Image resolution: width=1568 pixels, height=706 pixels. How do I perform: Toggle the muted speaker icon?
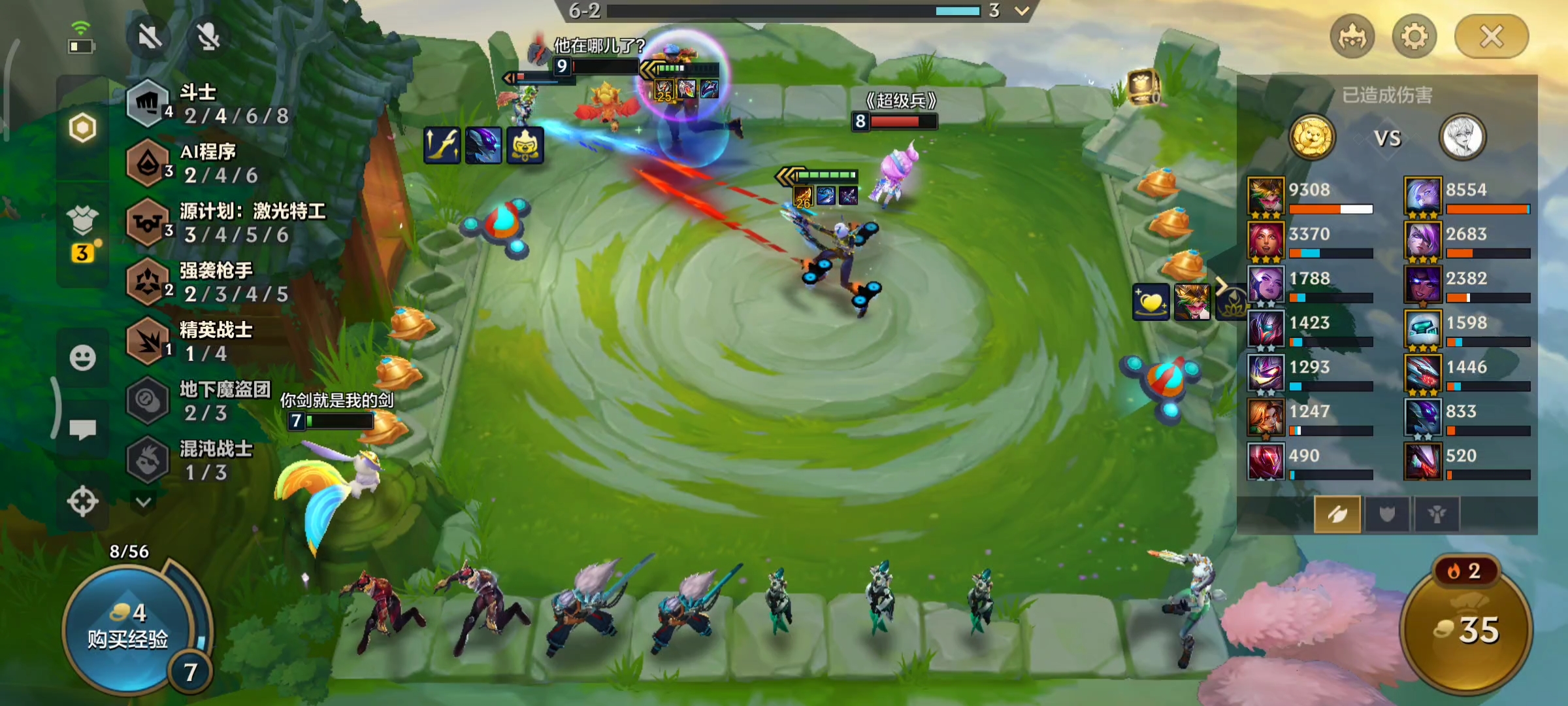tap(150, 37)
